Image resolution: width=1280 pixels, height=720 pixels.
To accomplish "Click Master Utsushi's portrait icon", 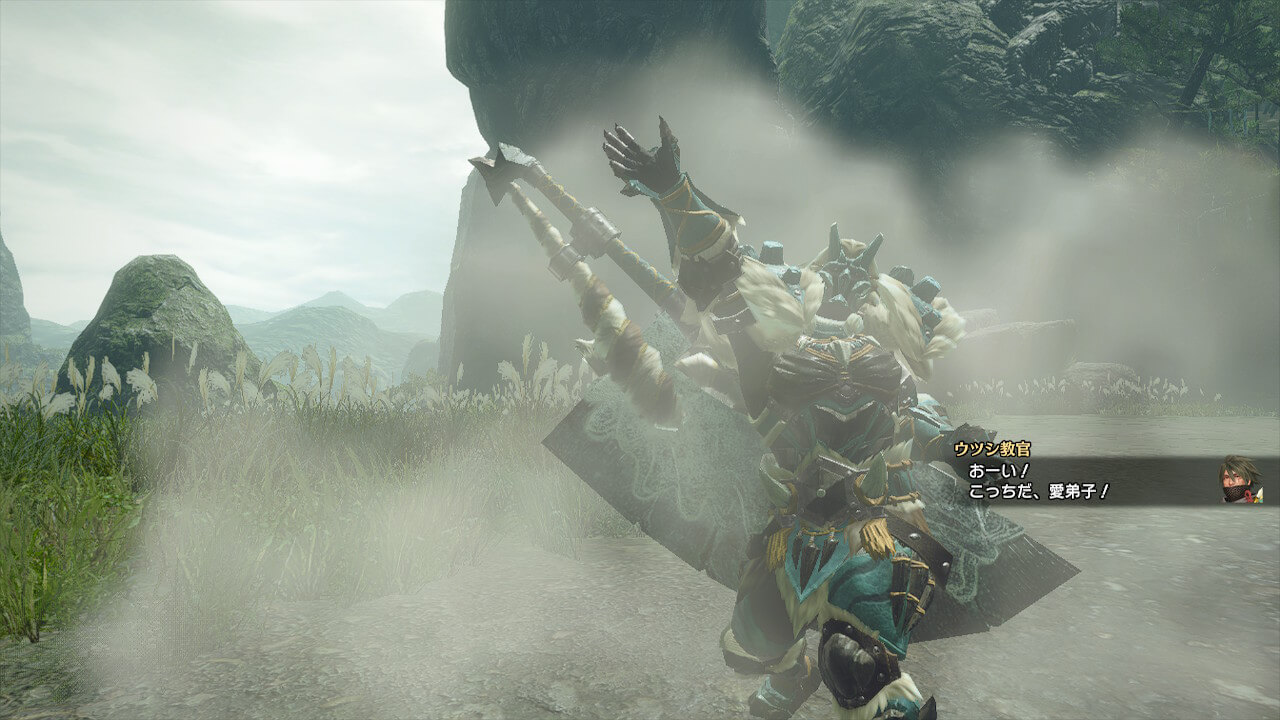I will pyautogui.click(x=1240, y=479).
